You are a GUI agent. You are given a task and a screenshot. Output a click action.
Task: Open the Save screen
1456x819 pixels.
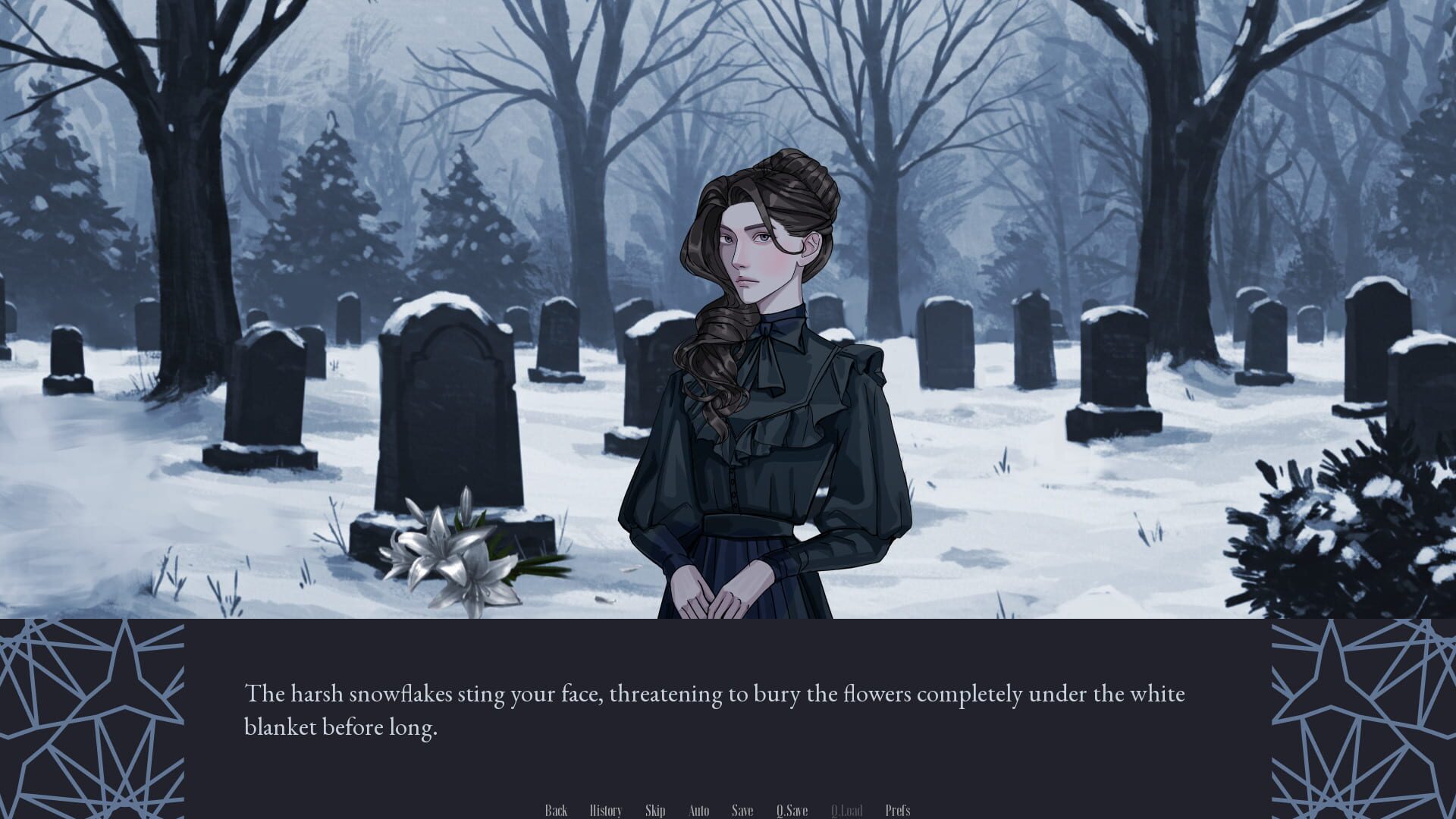click(x=742, y=810)
